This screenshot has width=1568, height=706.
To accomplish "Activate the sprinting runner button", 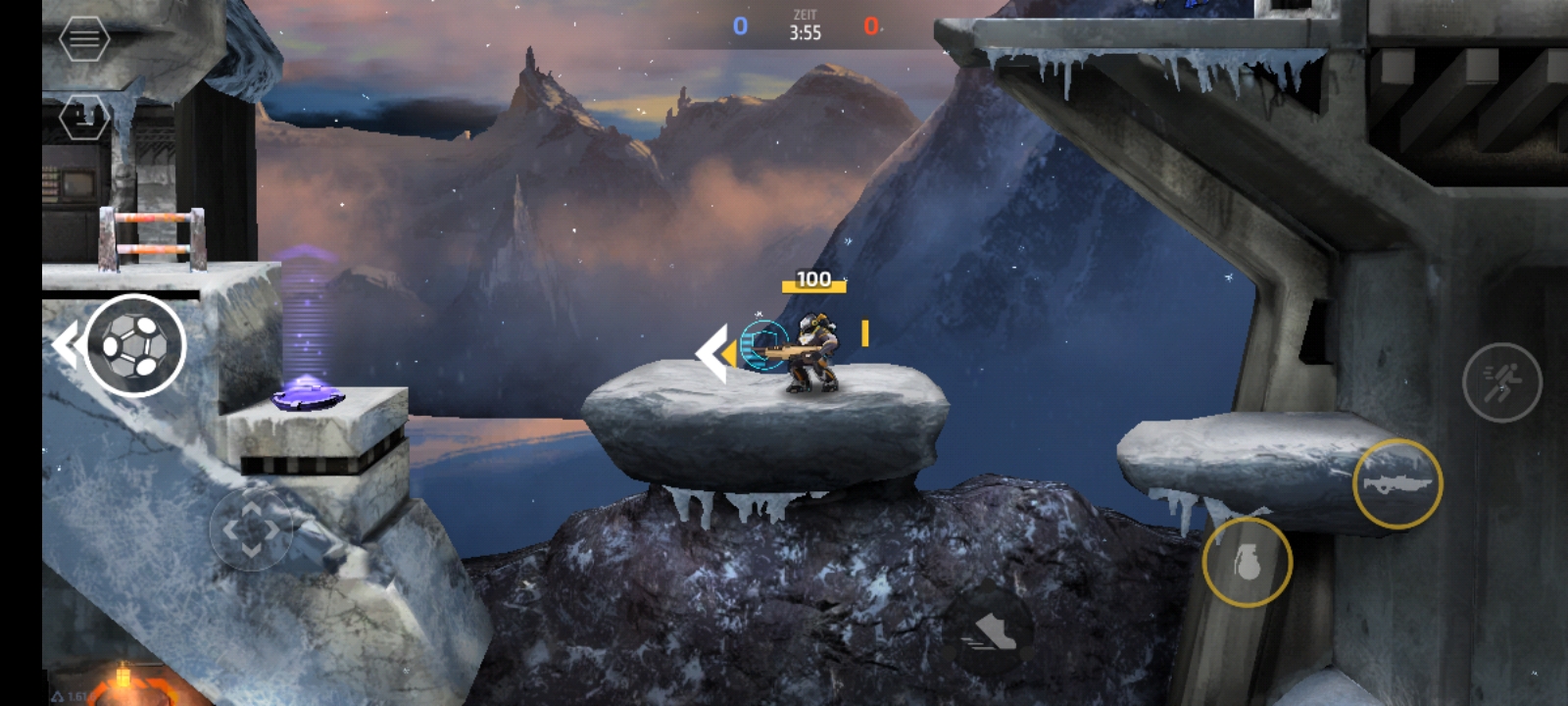I will pyautogui.click(x=1501, y=381).
